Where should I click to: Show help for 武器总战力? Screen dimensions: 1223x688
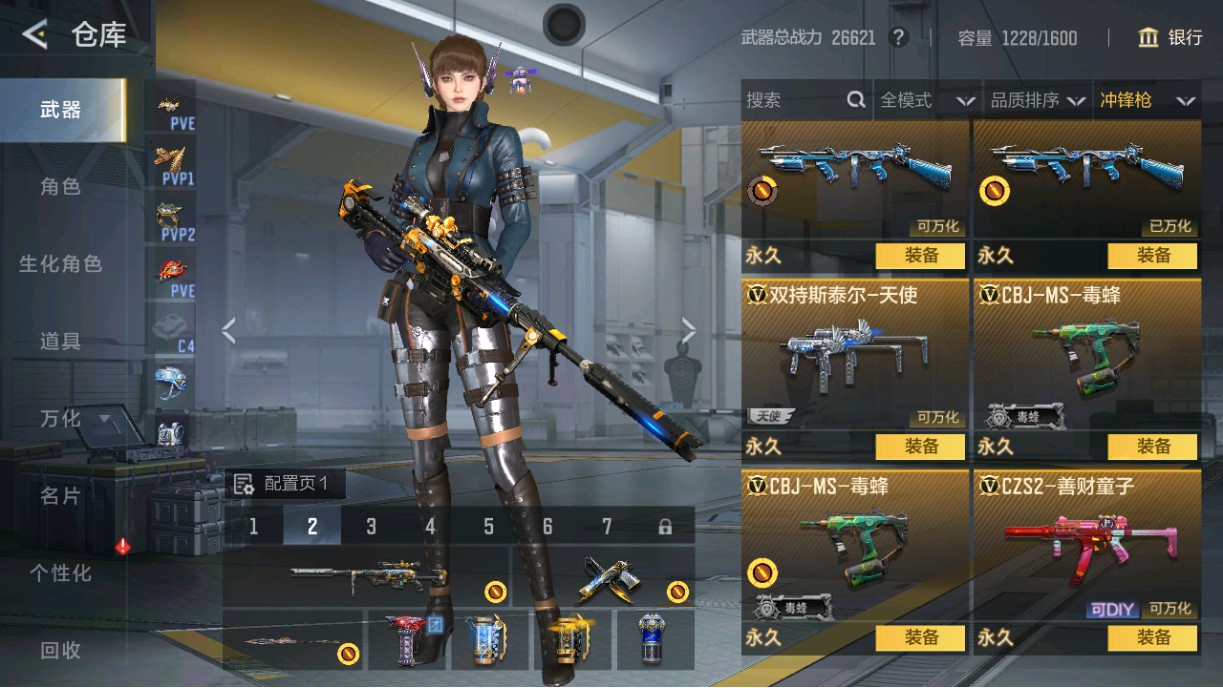[x=899, y=38]
